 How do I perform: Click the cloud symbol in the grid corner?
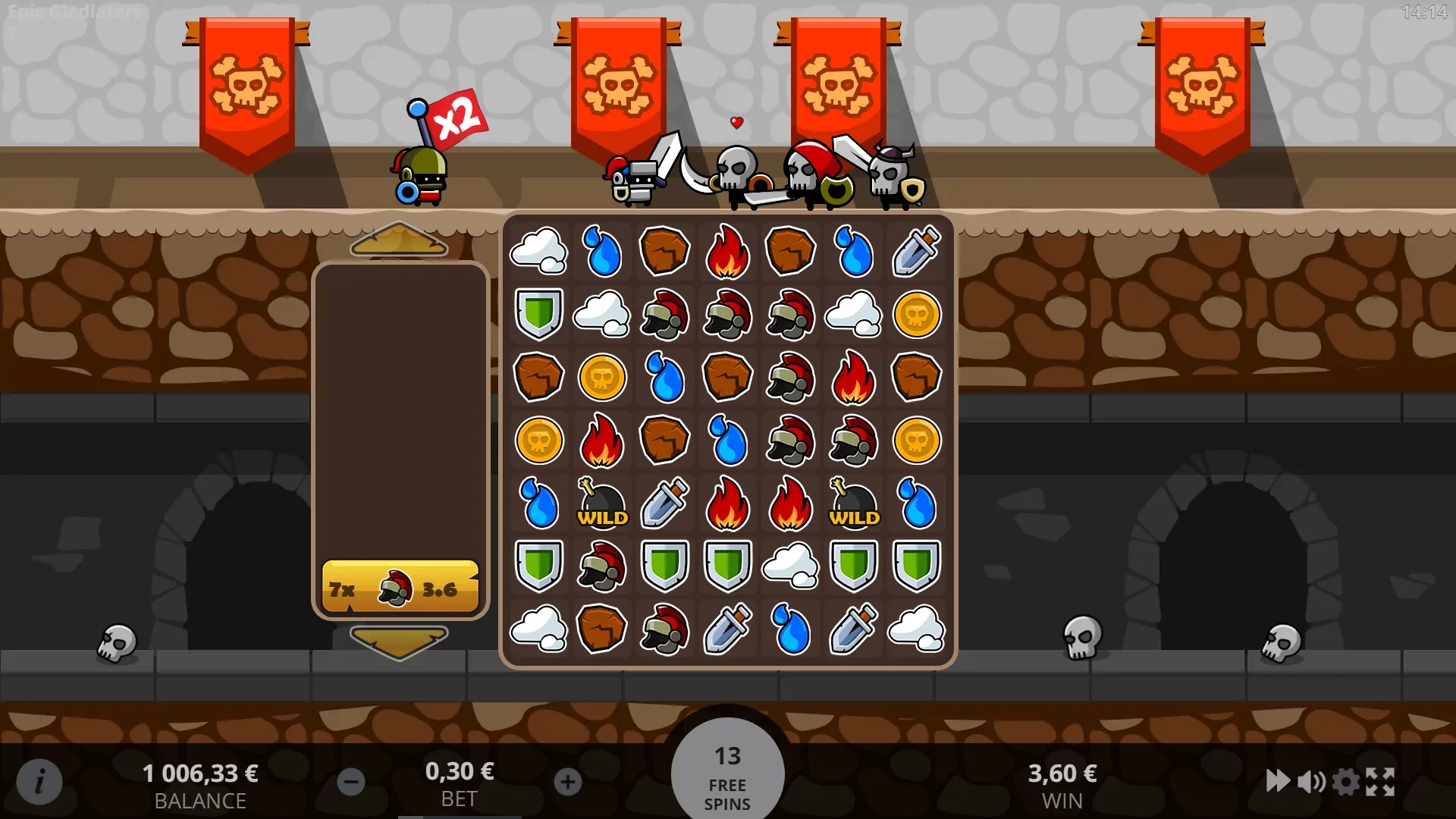coord(538,253)
